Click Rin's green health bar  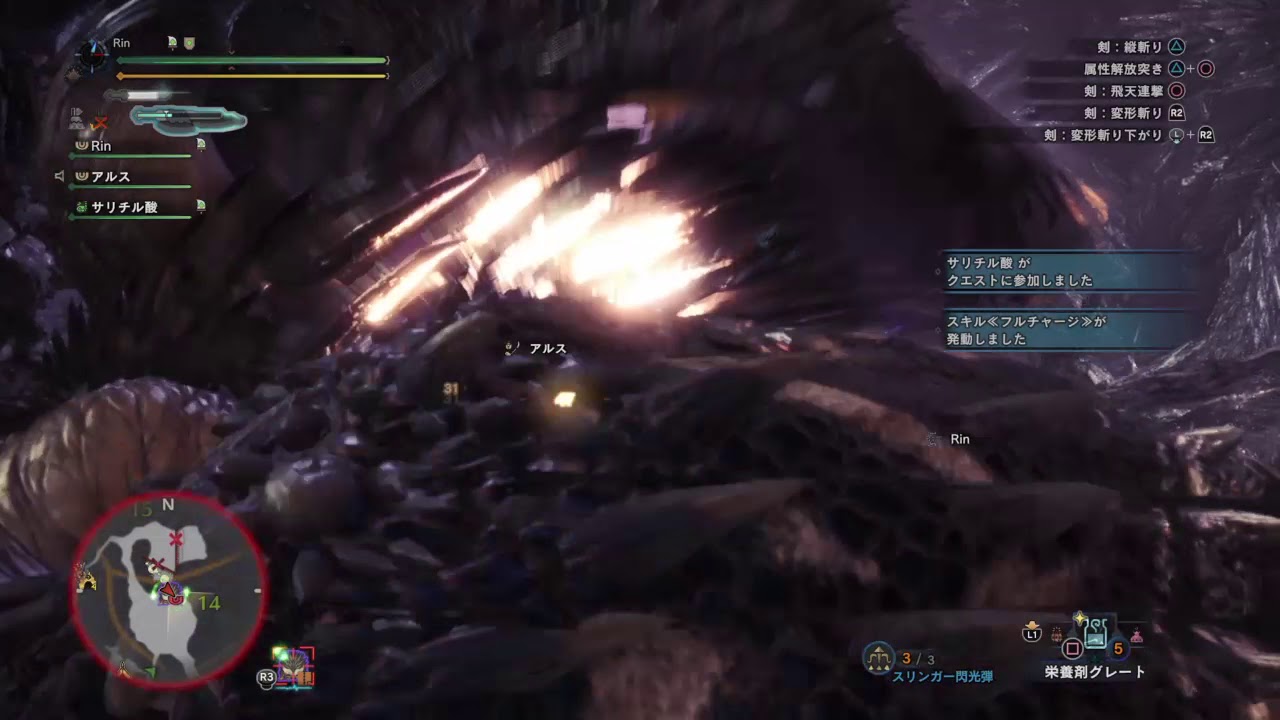[250, 60]
